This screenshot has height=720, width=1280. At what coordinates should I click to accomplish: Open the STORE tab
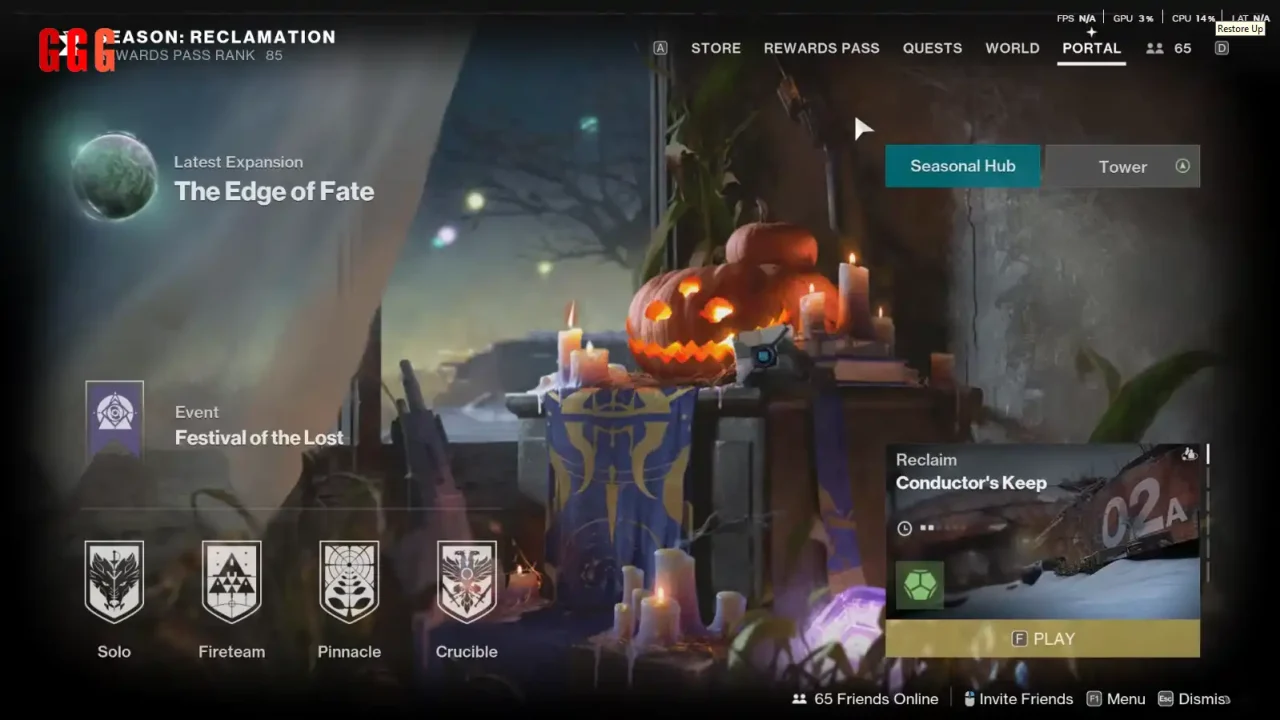[x=715, y=47]
